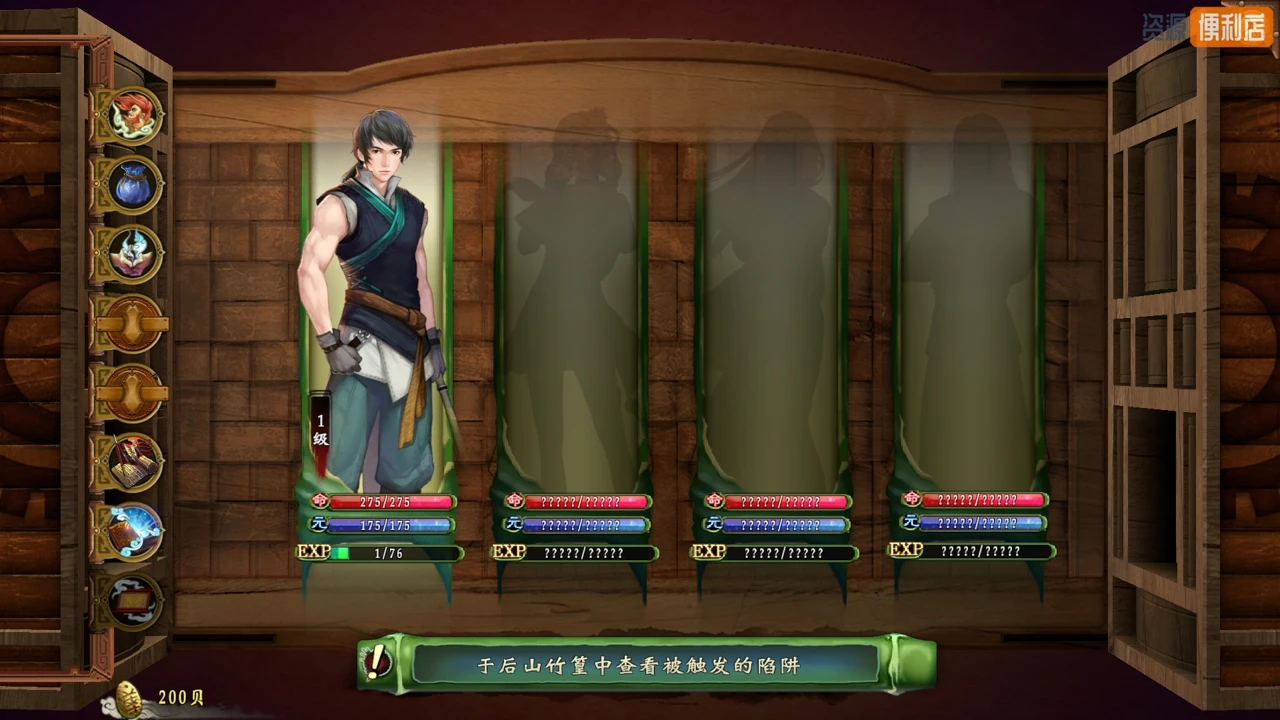Click the glowing blue spellbook icon
The image size is (1280, 720).
click(x=133, y=531)
